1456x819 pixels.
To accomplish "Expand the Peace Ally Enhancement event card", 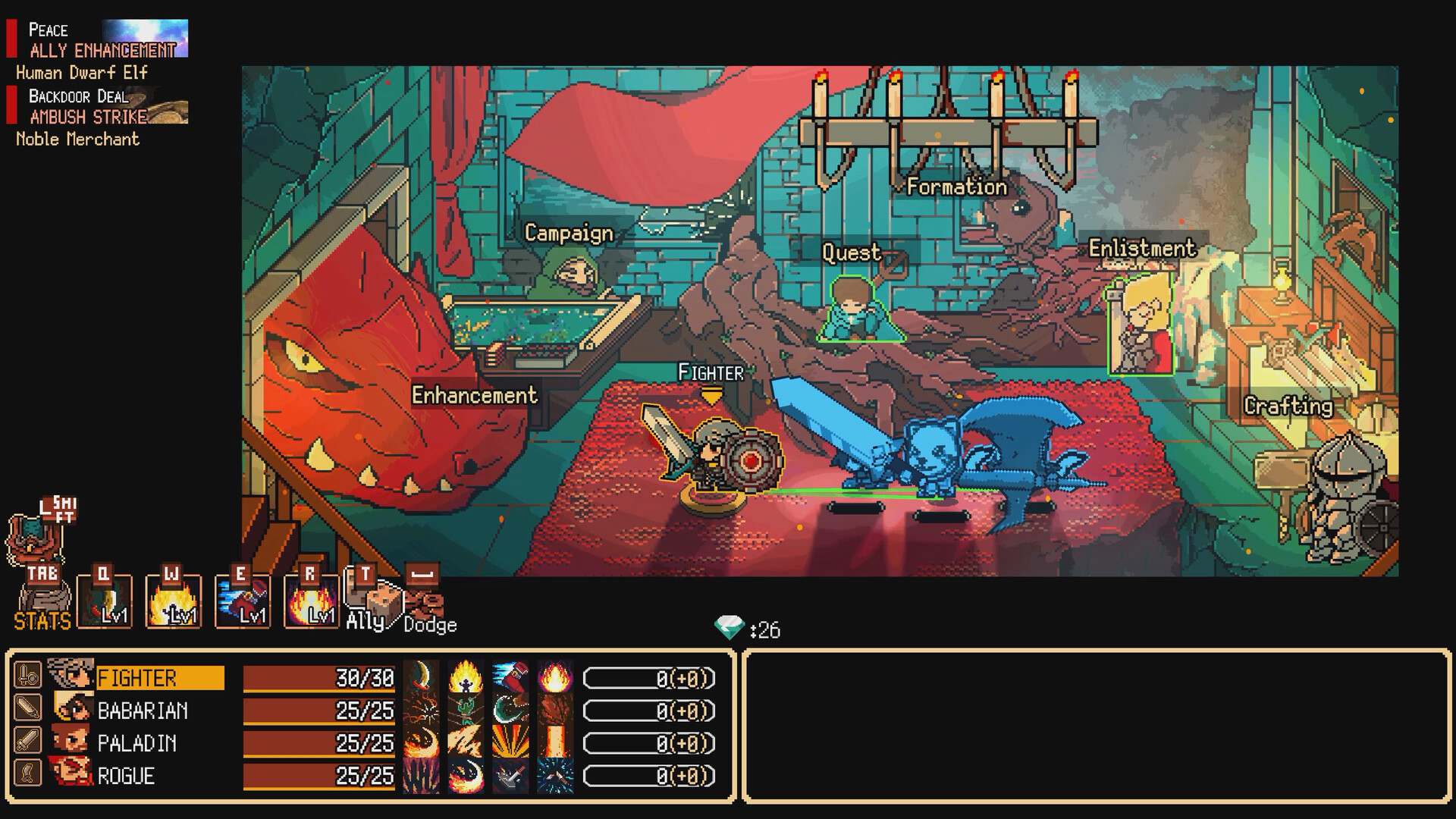I will tap(99, 42).
